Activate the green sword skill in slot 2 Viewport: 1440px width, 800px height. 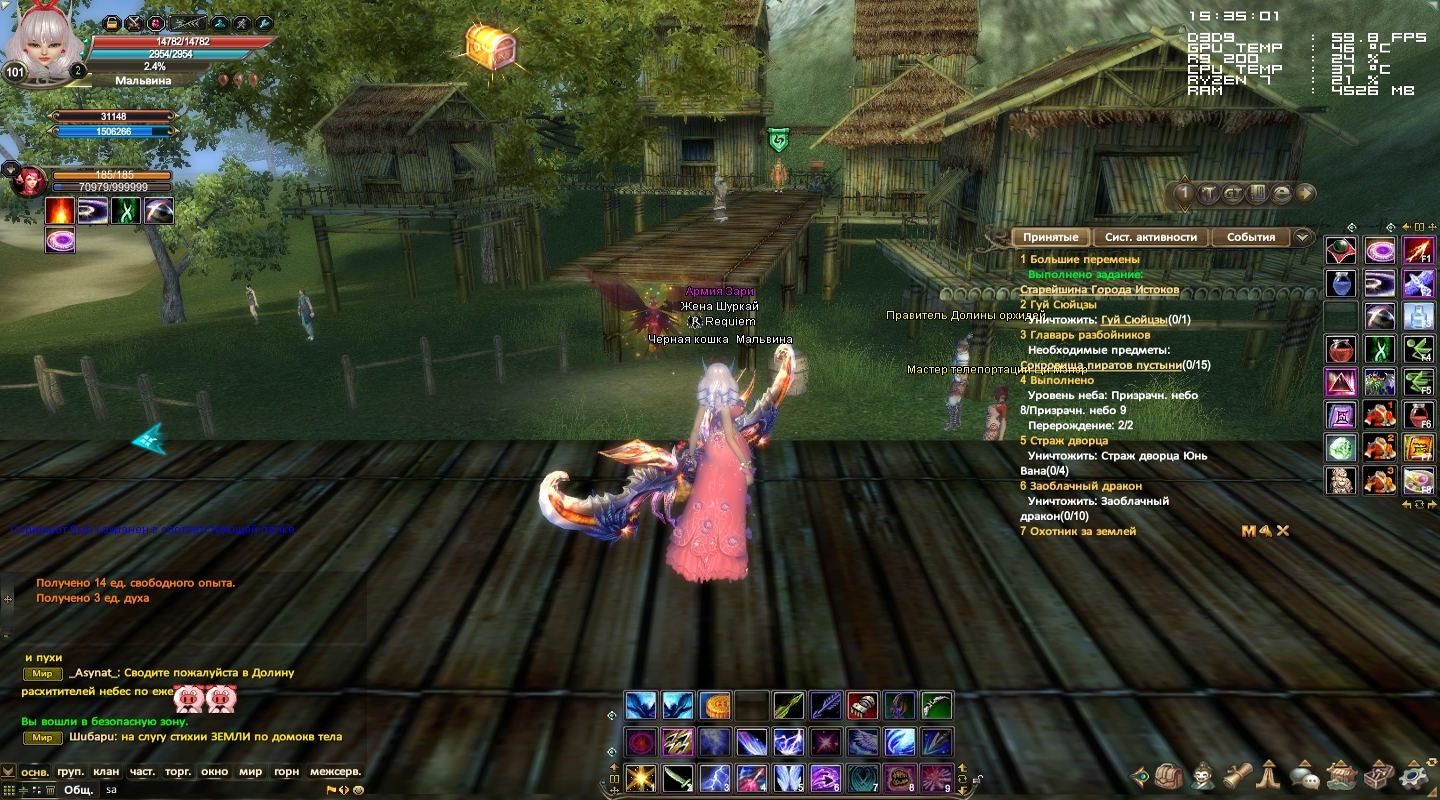click(677, 777)
